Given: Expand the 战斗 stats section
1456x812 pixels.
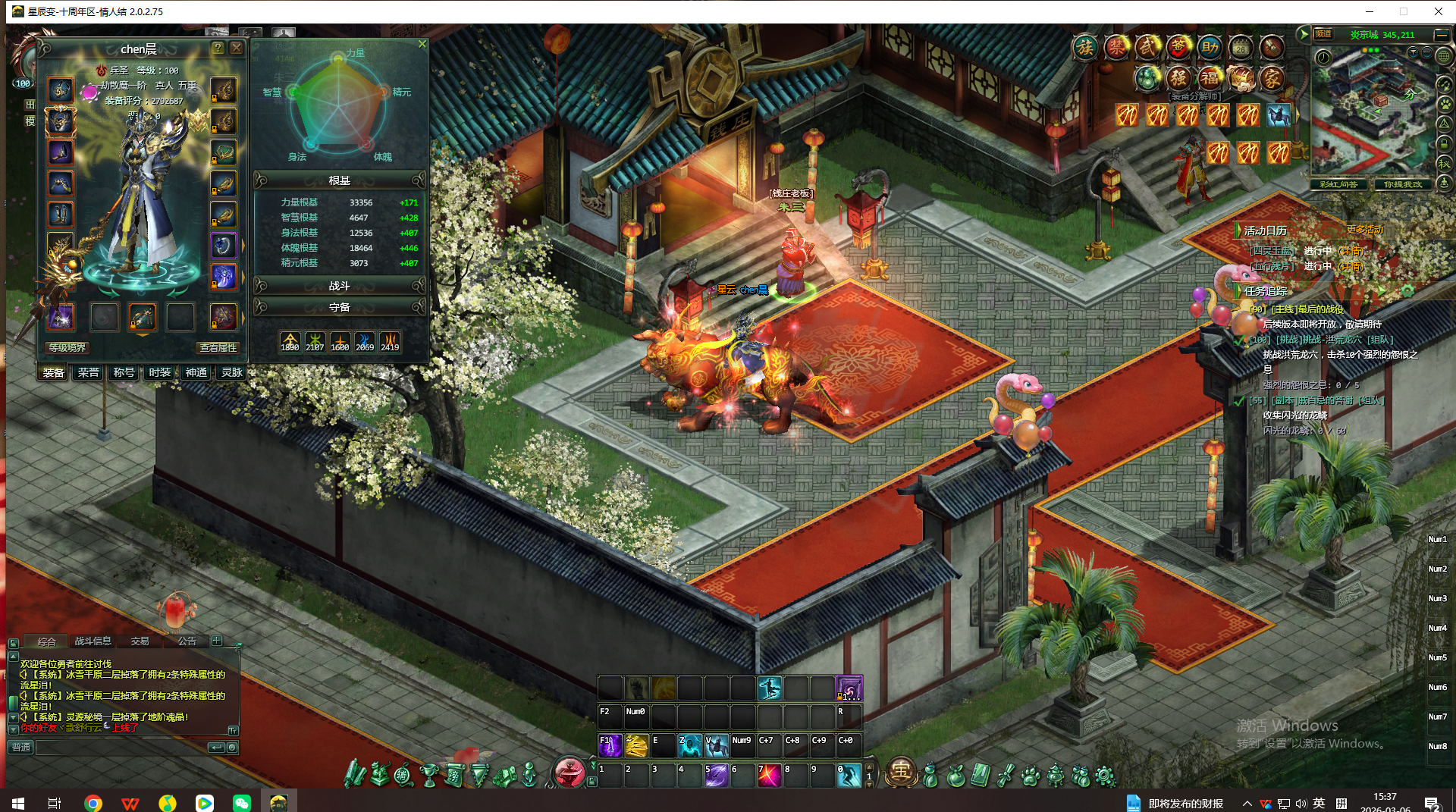Looking at the screenshot, I should pos(340,286).
